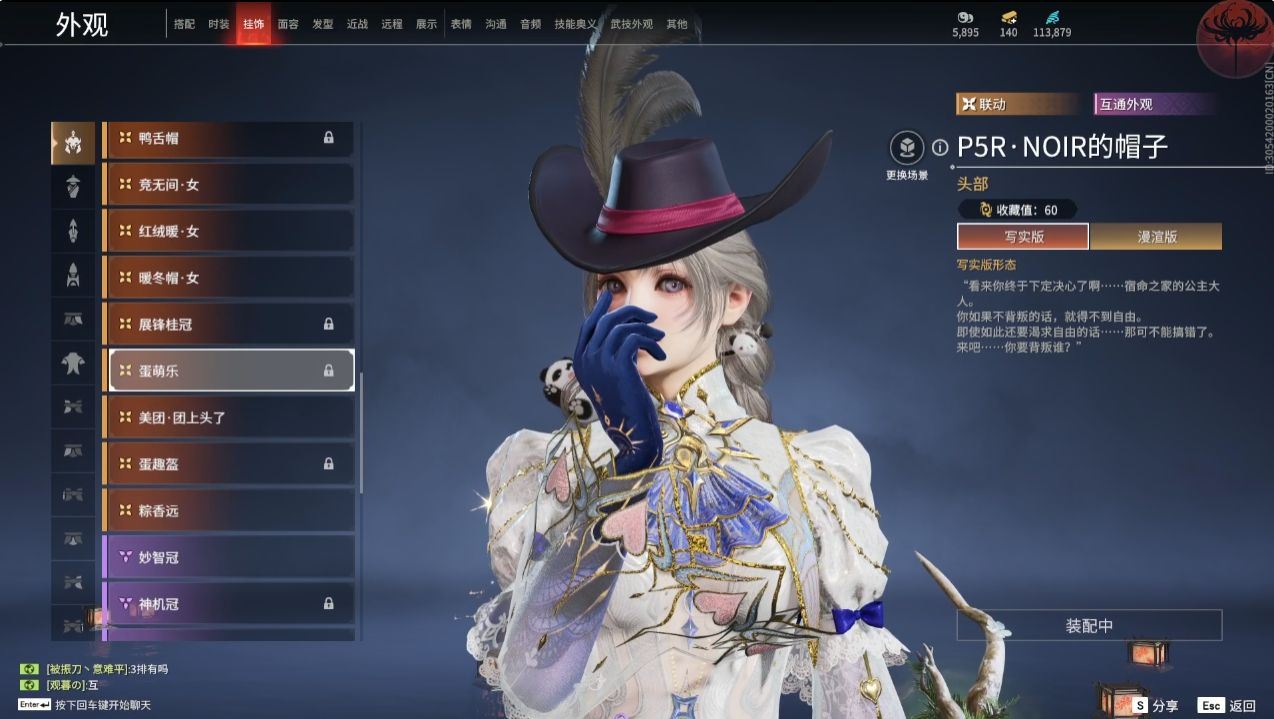The image size is (1274, 719).
Task: Open the info icon beside the hat name
Action: tap(940, 148)
